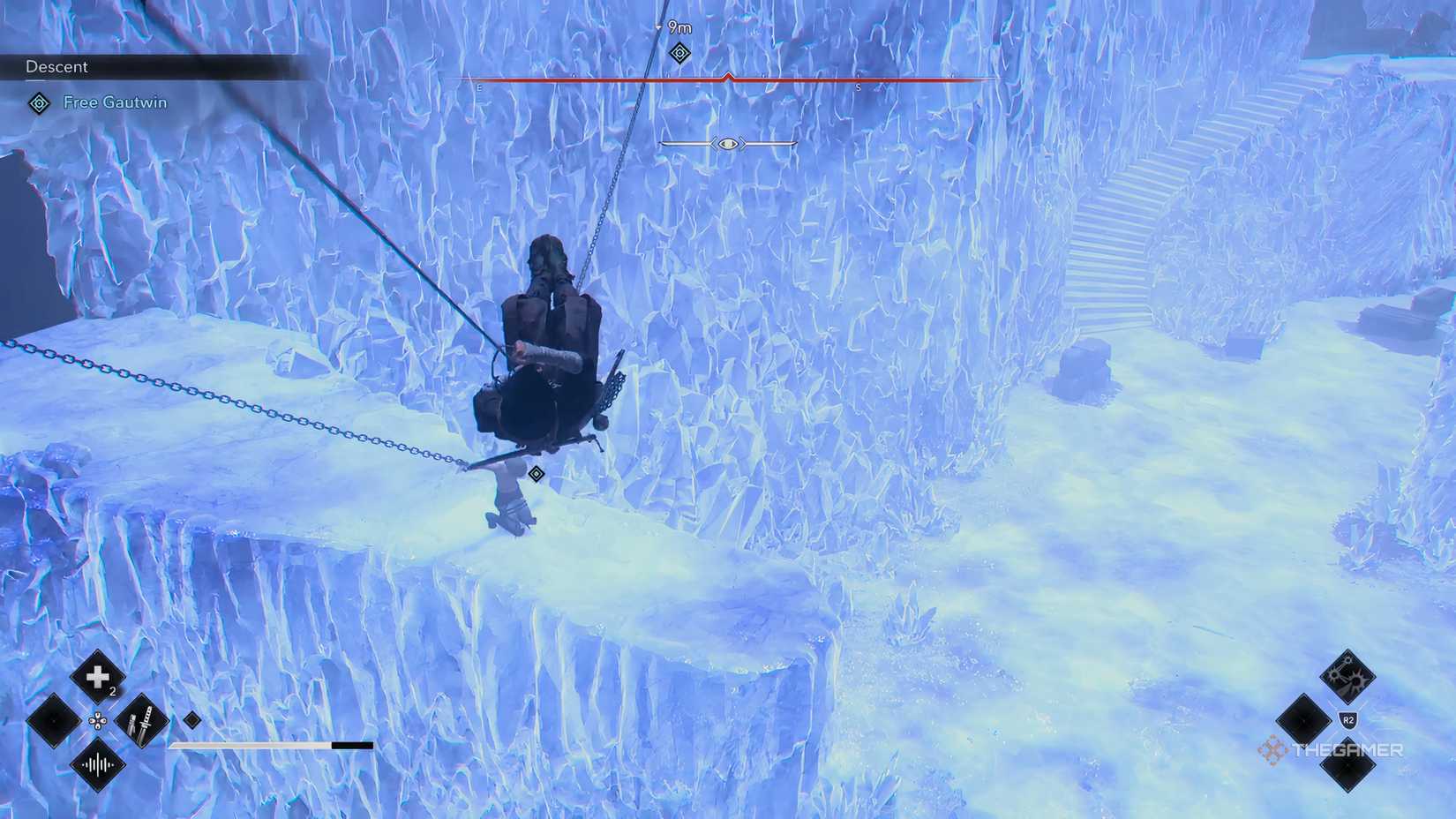Toggle the eye detection indicator below the compass
Image resolution: width=1456 pixels, height=819 pixels.
click(x=726, y=144)
